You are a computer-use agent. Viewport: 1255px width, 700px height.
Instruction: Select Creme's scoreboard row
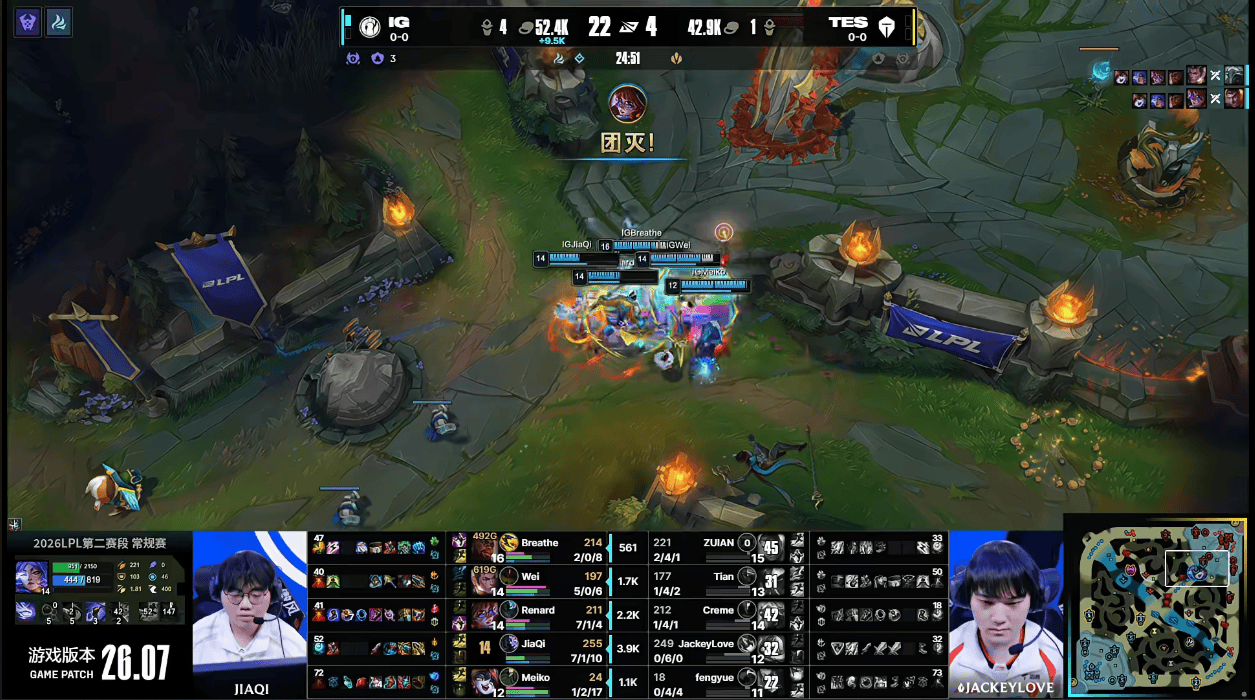click(718, 614)
